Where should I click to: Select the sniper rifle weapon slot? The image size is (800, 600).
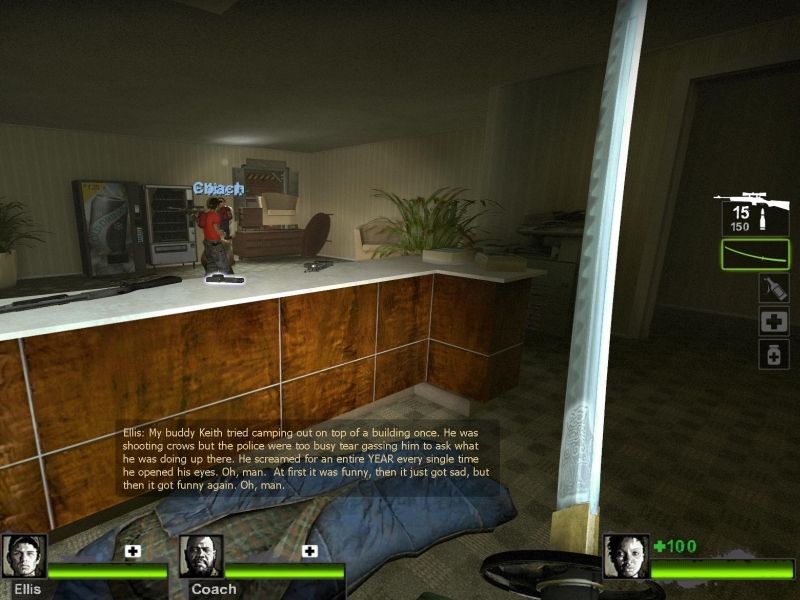pyautogui.click(x=752, y=213)
